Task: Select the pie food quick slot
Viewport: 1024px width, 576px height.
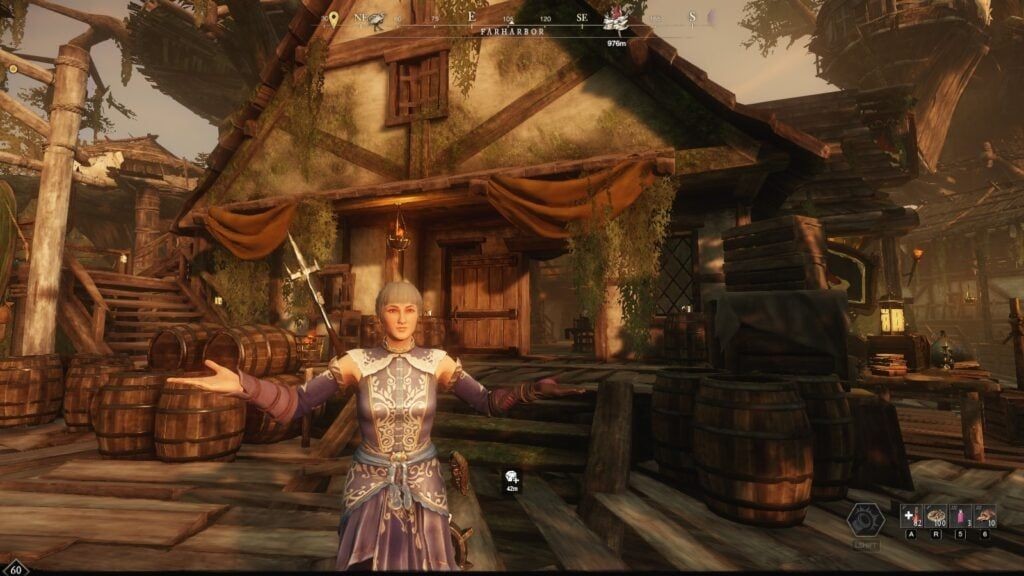Action: (937, 516)
